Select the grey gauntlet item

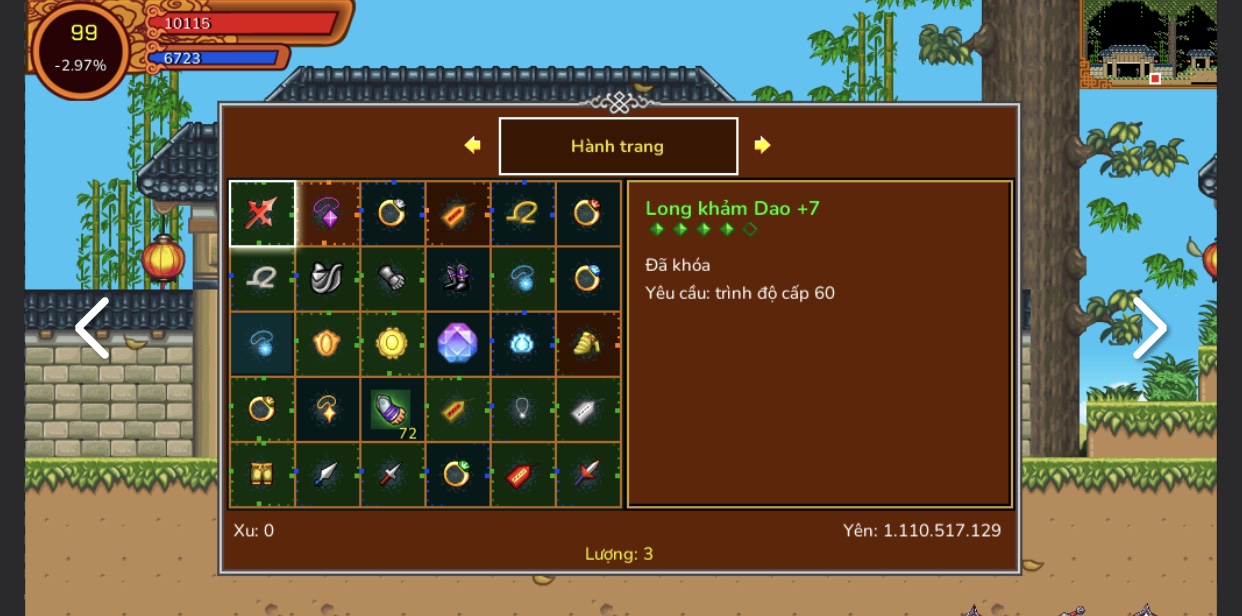pos(392,278)
